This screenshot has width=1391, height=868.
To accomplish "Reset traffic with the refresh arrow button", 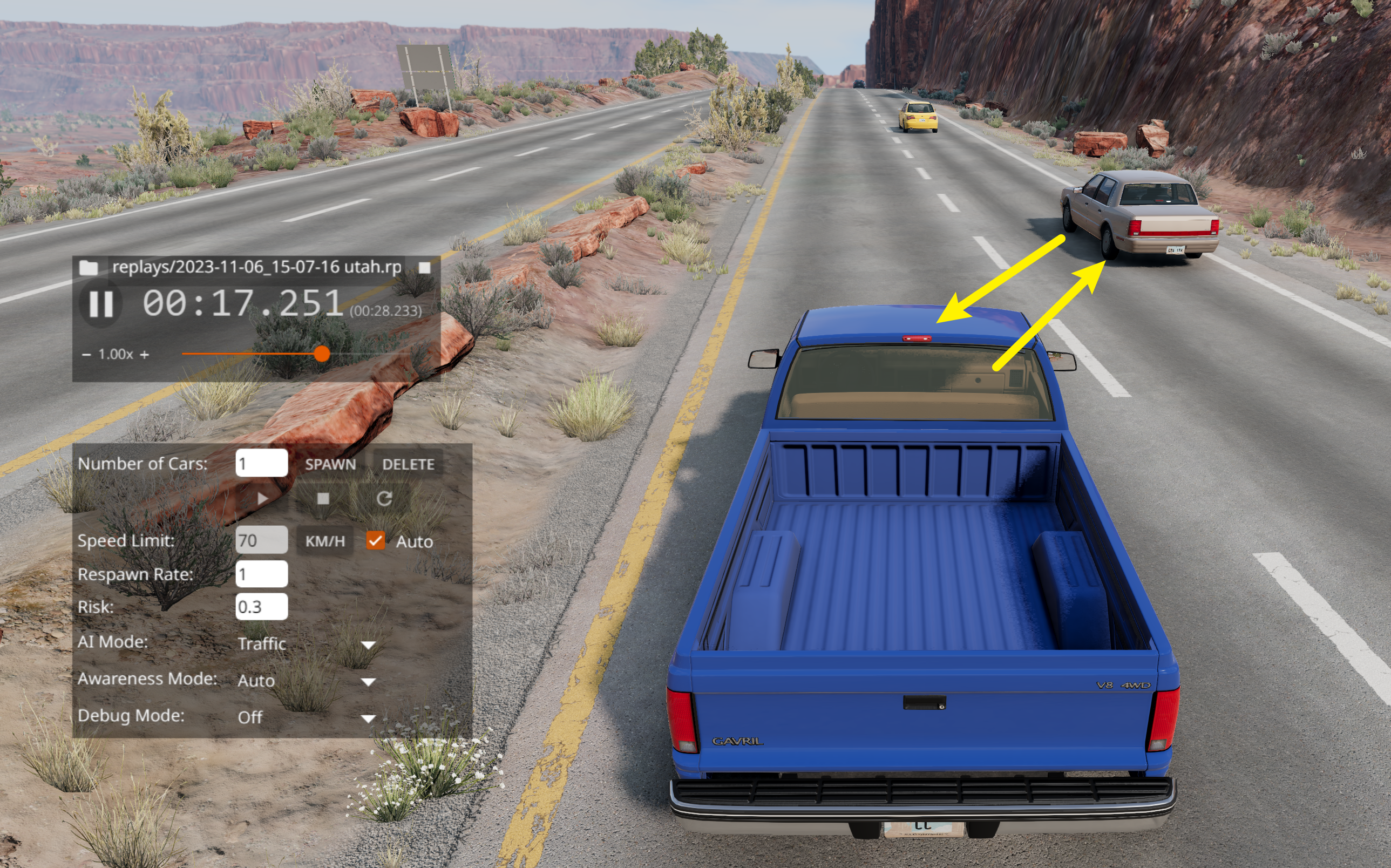I will coord(384,498).
